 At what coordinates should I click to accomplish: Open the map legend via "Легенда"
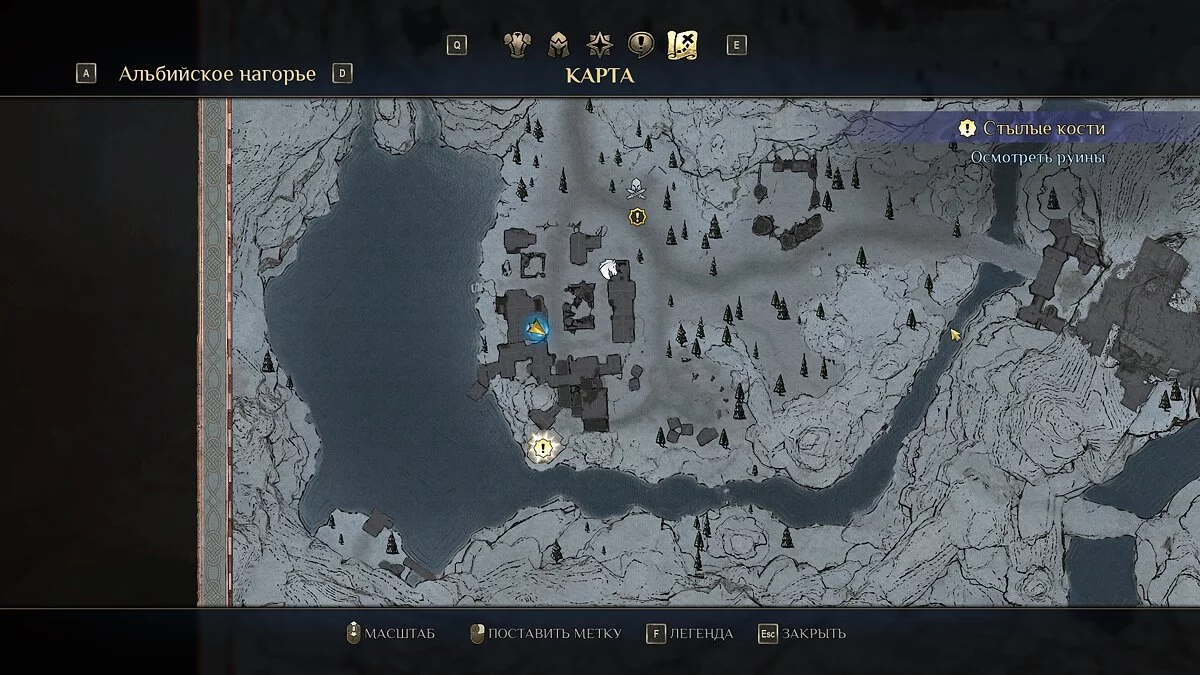tap(690, 633)
